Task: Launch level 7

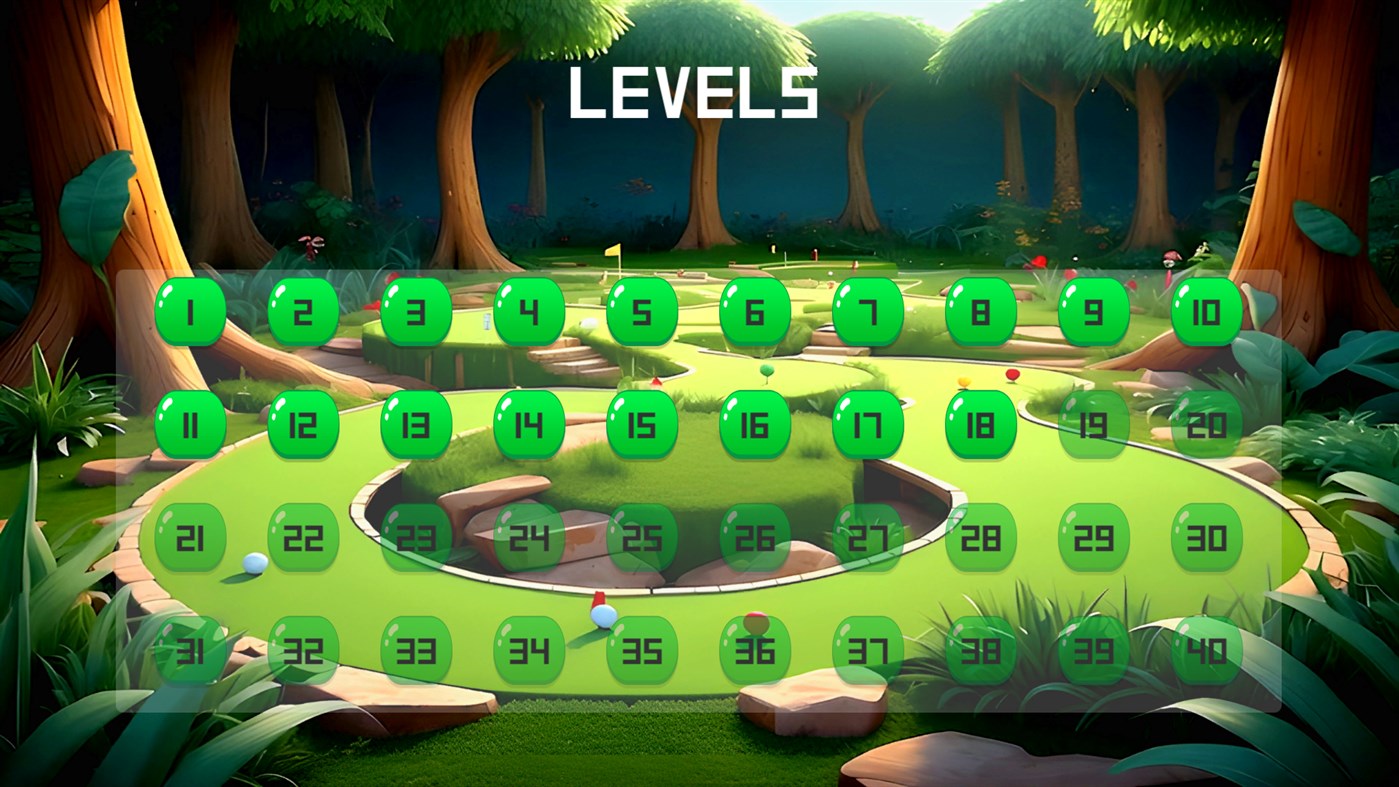Action: coord(867,312)
